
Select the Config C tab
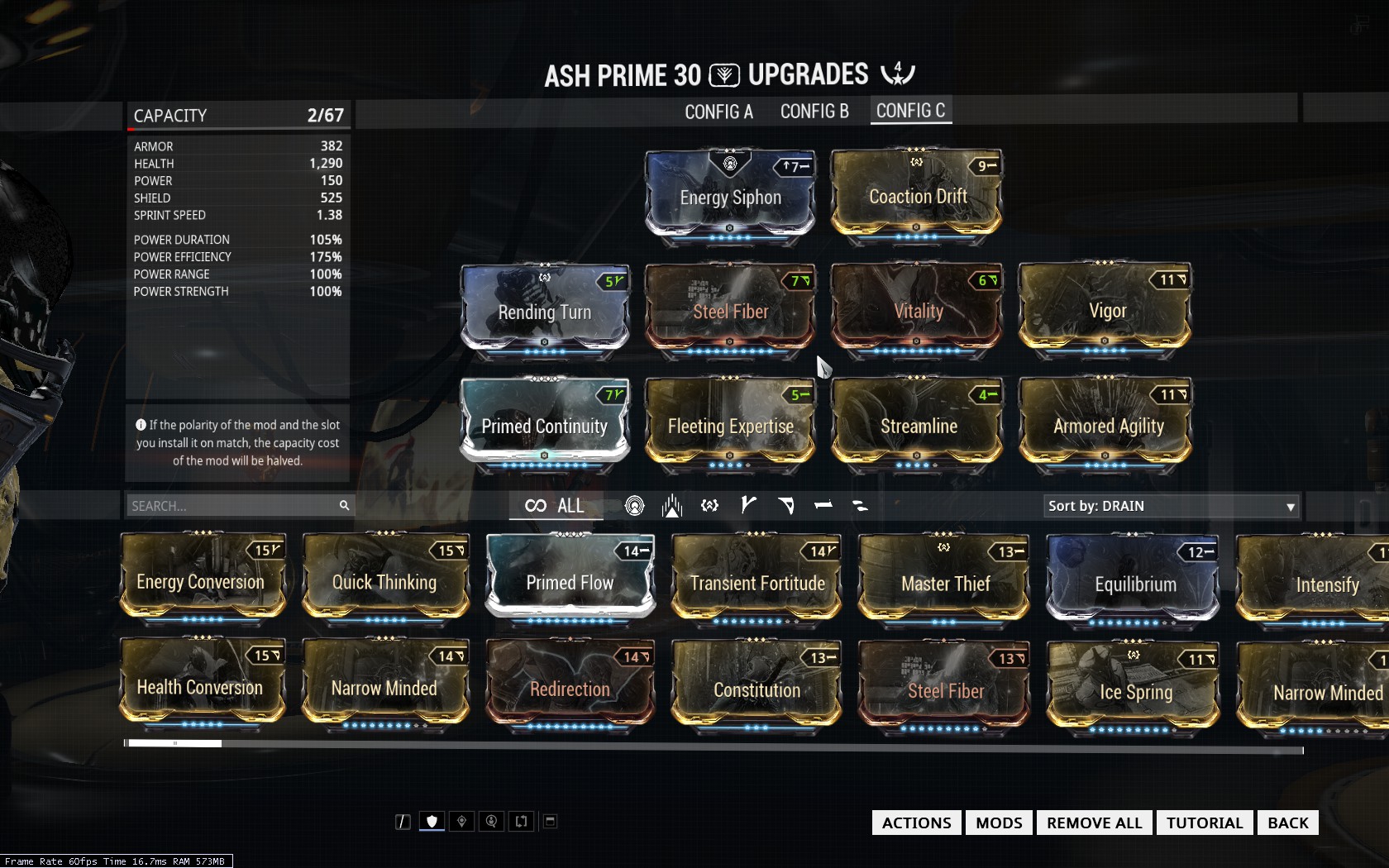(x=910, y=111)
